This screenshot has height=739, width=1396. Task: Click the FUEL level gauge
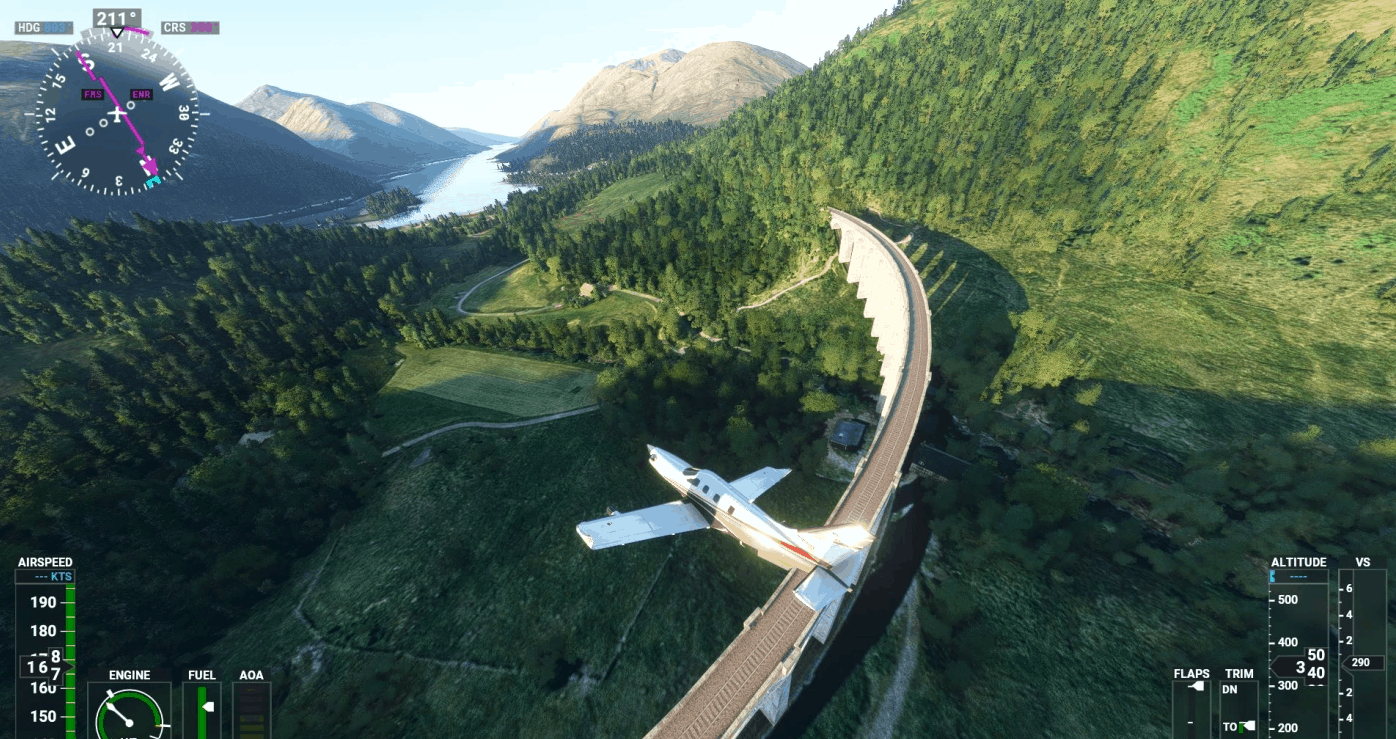coord(202,710)
